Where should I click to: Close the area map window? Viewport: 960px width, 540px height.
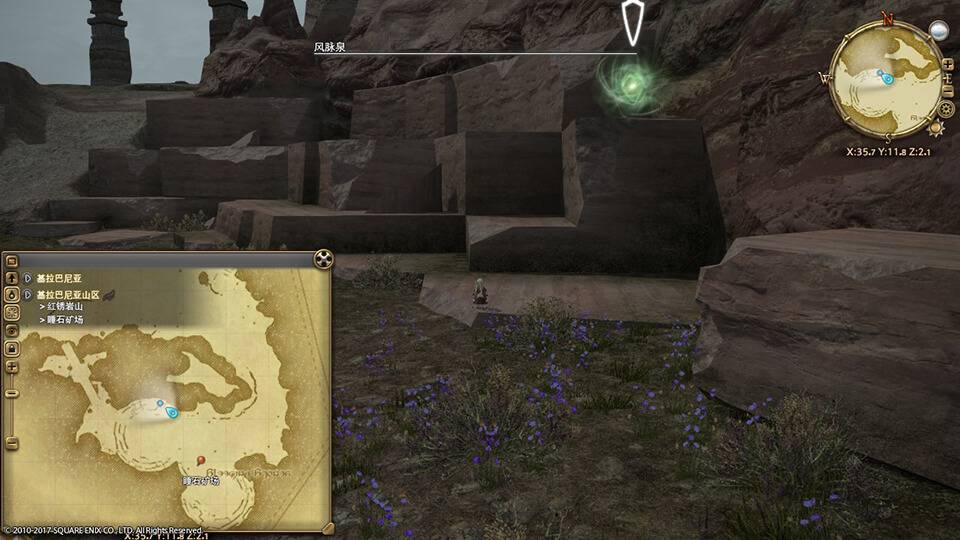pos(322,259)
